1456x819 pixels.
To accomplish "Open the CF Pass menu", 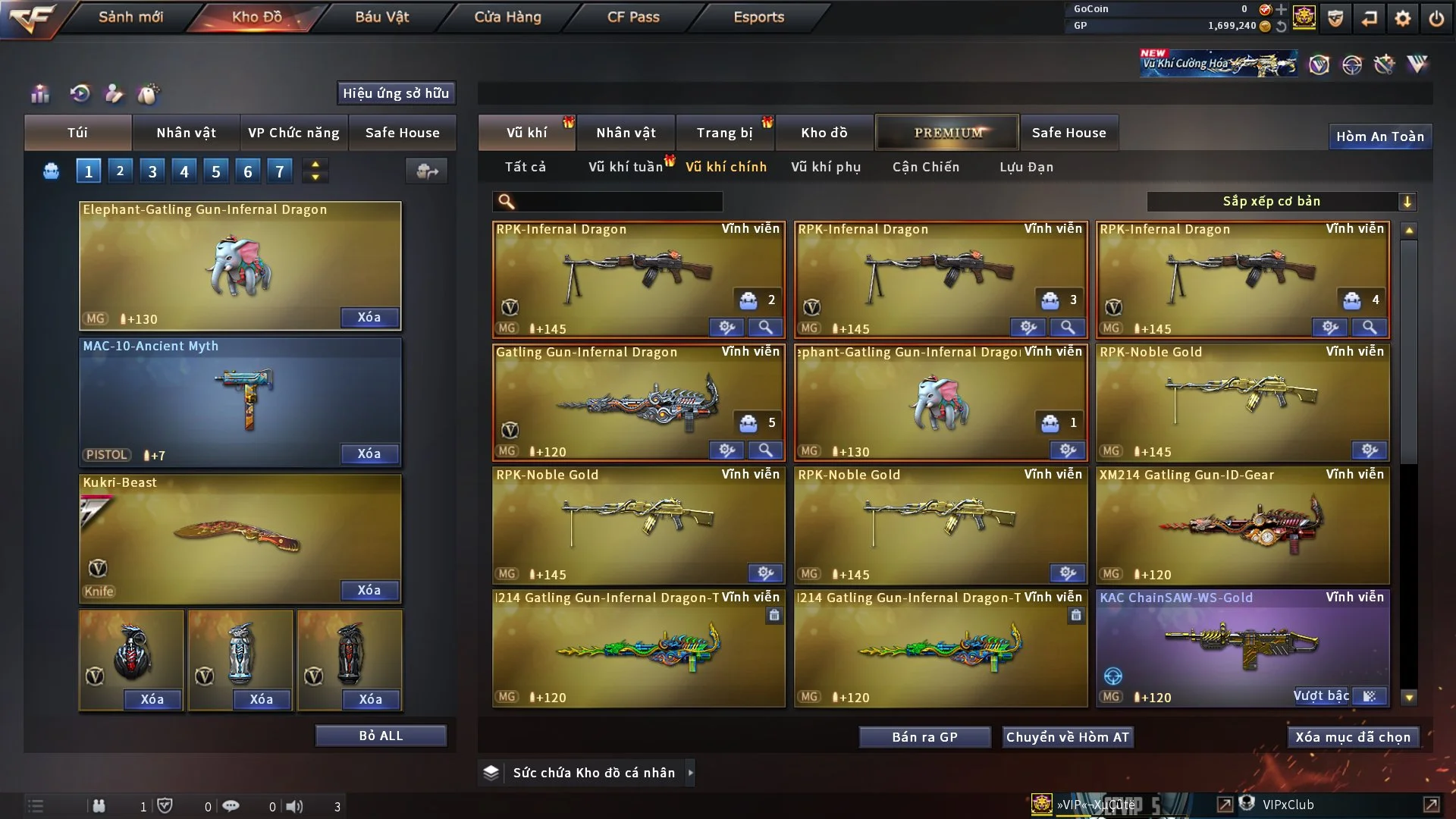I will pyautogui.click(x=633, y=17).
